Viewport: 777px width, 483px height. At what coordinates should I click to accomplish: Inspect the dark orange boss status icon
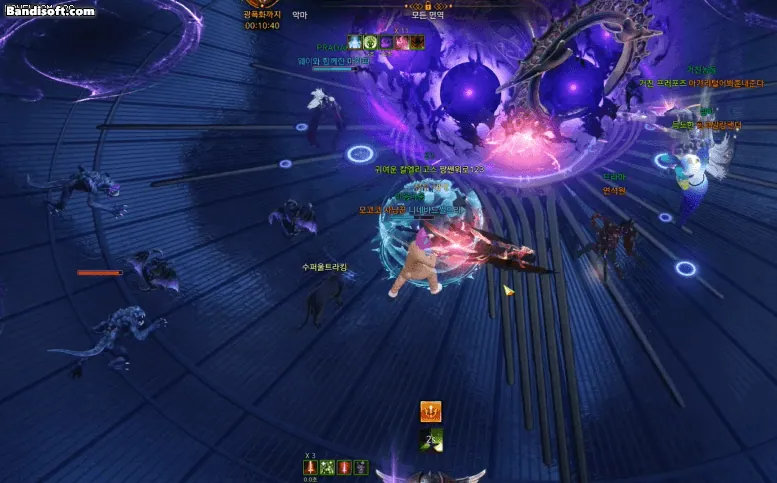tap(417, 42)
